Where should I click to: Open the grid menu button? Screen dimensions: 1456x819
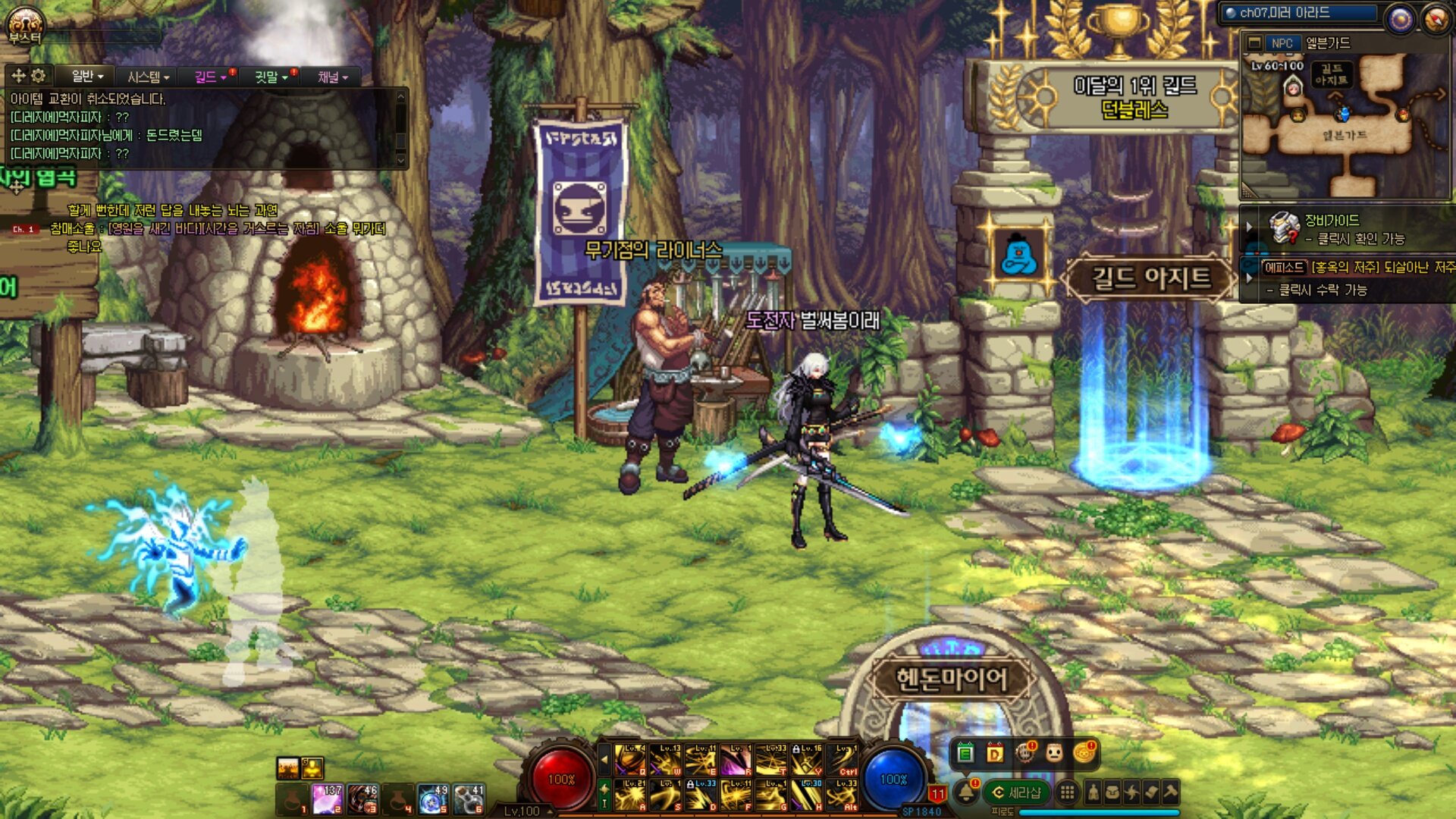coord(1067,792)
